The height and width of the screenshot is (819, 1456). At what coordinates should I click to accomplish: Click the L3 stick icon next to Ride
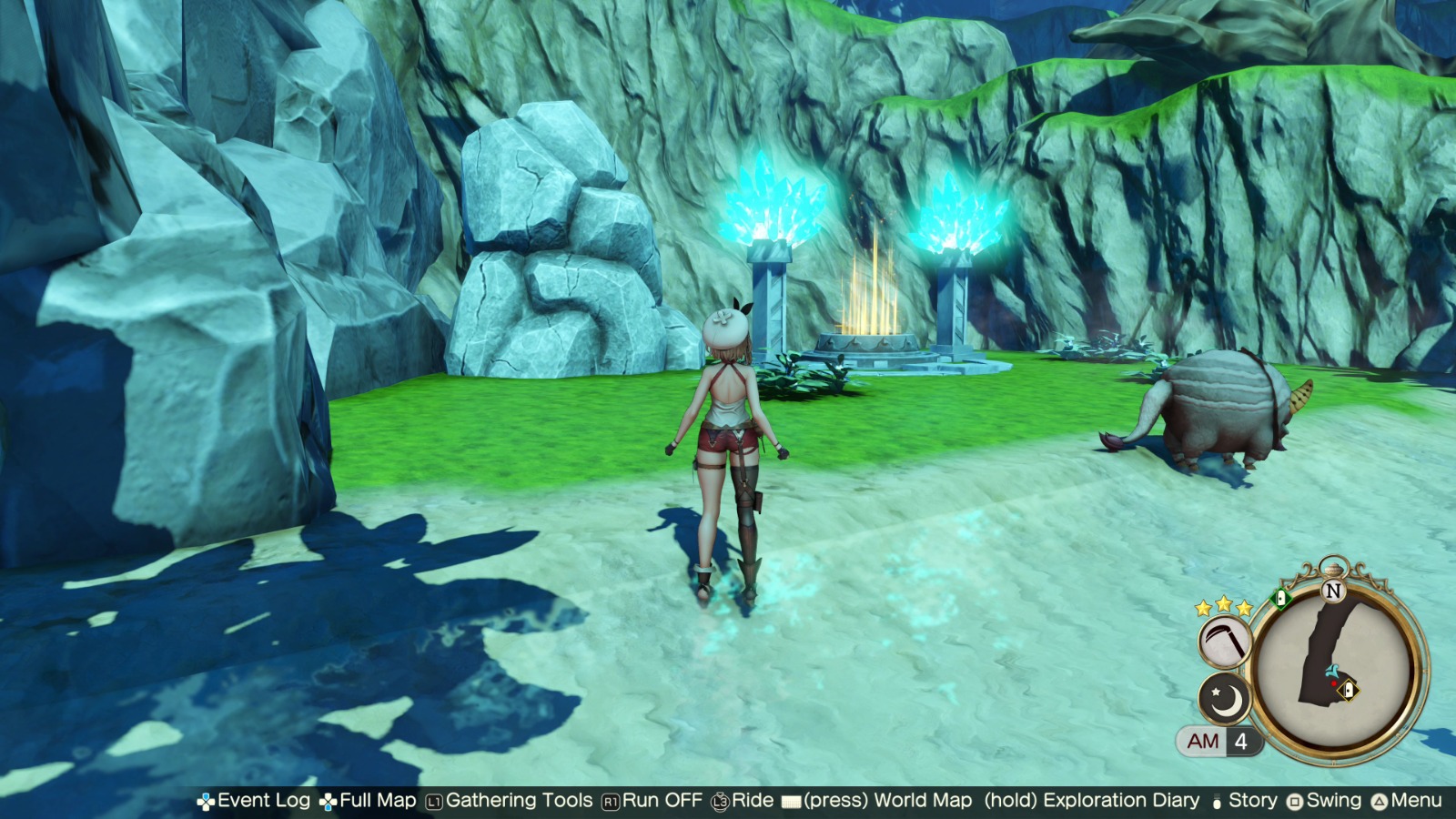click(720, 802)
